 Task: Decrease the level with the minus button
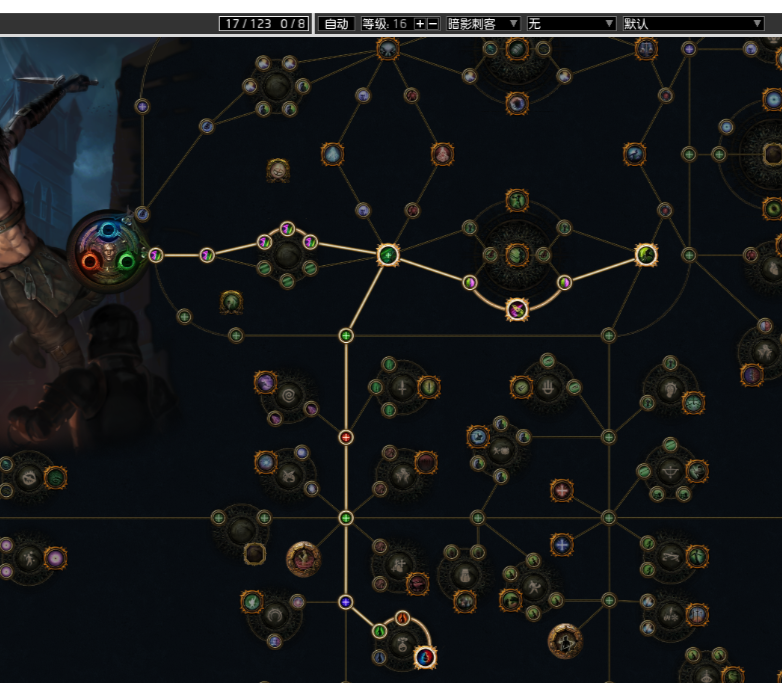click(433, 23)
